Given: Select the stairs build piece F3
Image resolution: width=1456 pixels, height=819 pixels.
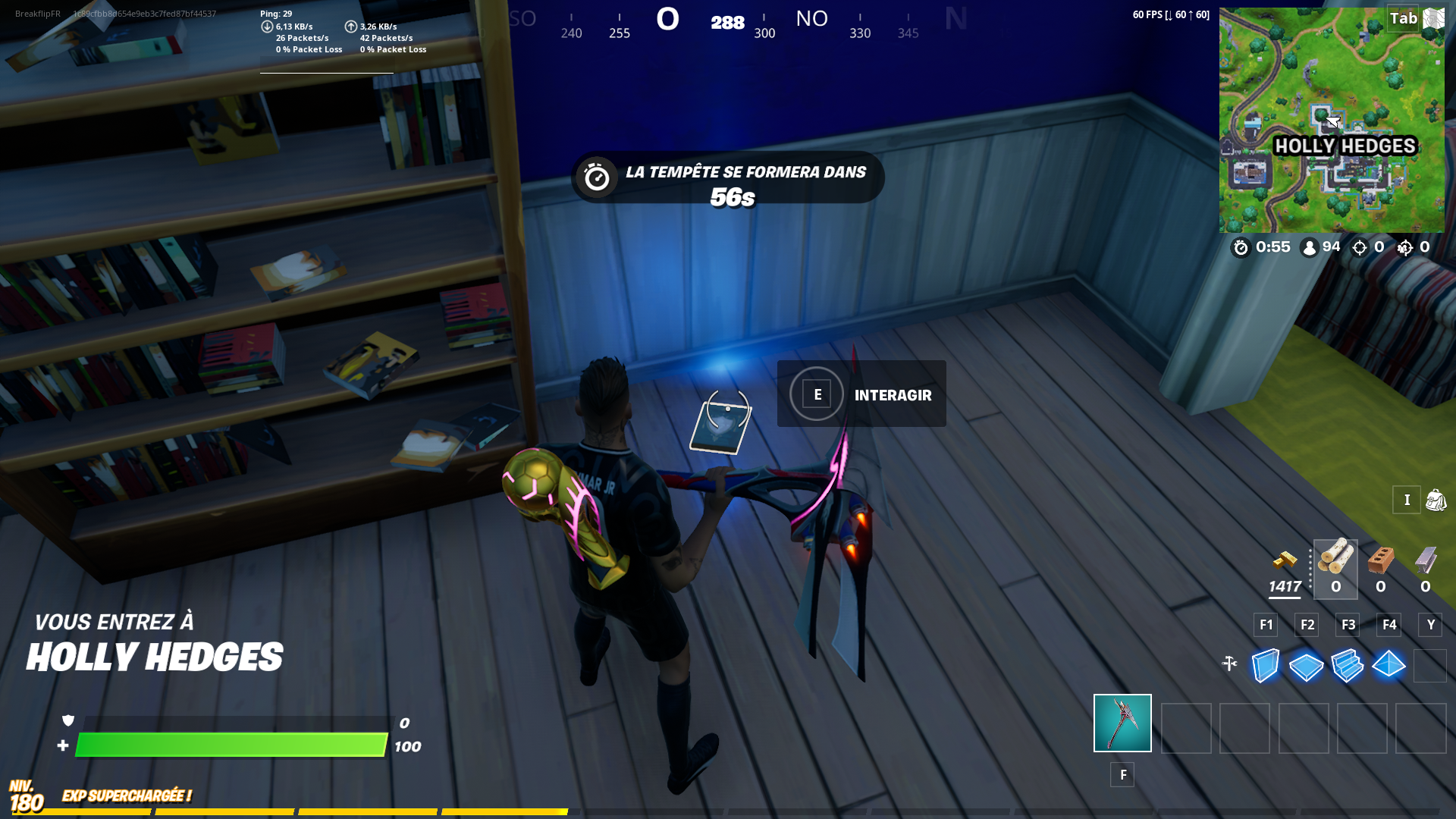Looking at the screenshot, I should pos(1348,667).
